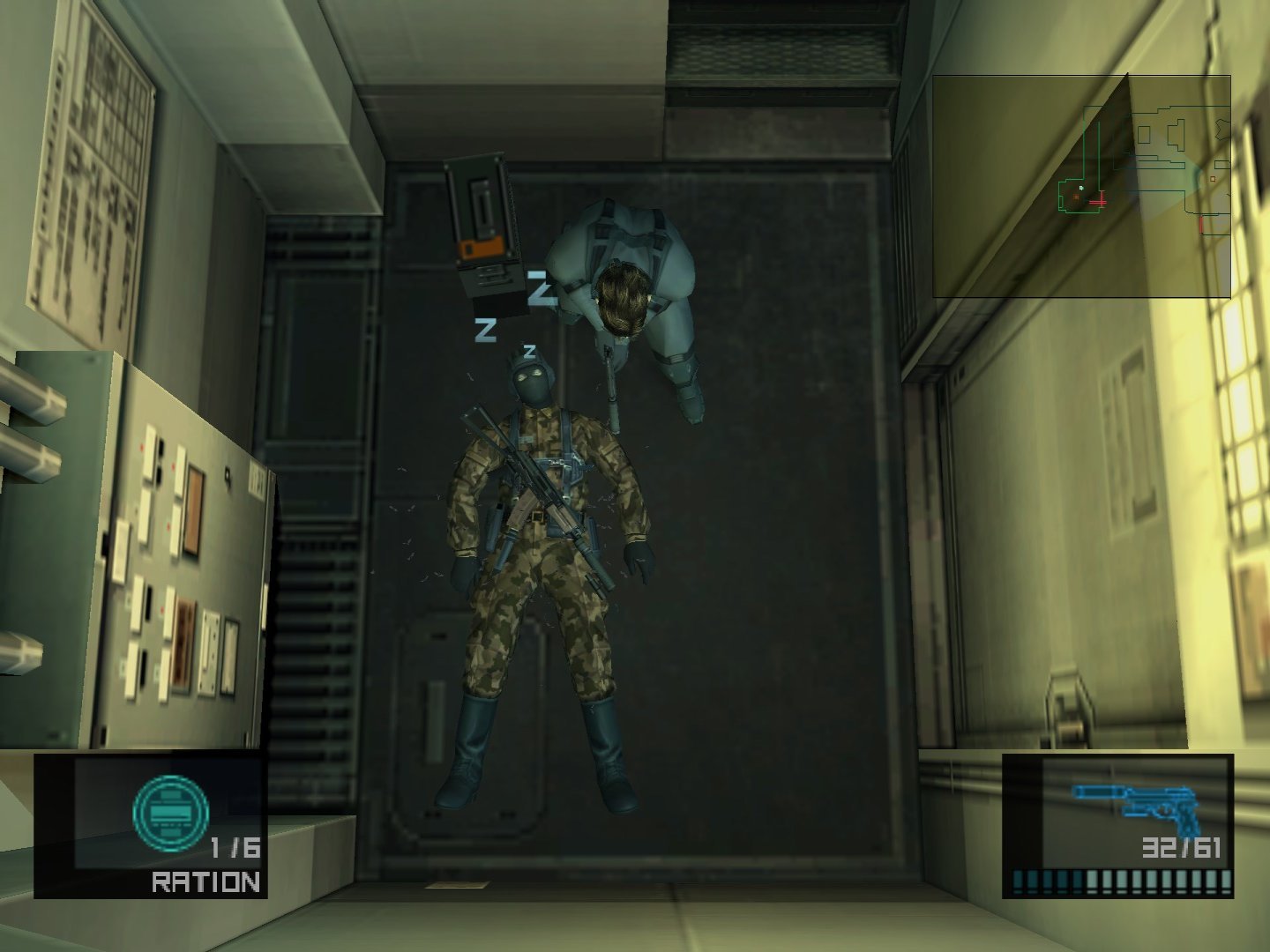Click the orange item marker inside the radar room

1076,197
